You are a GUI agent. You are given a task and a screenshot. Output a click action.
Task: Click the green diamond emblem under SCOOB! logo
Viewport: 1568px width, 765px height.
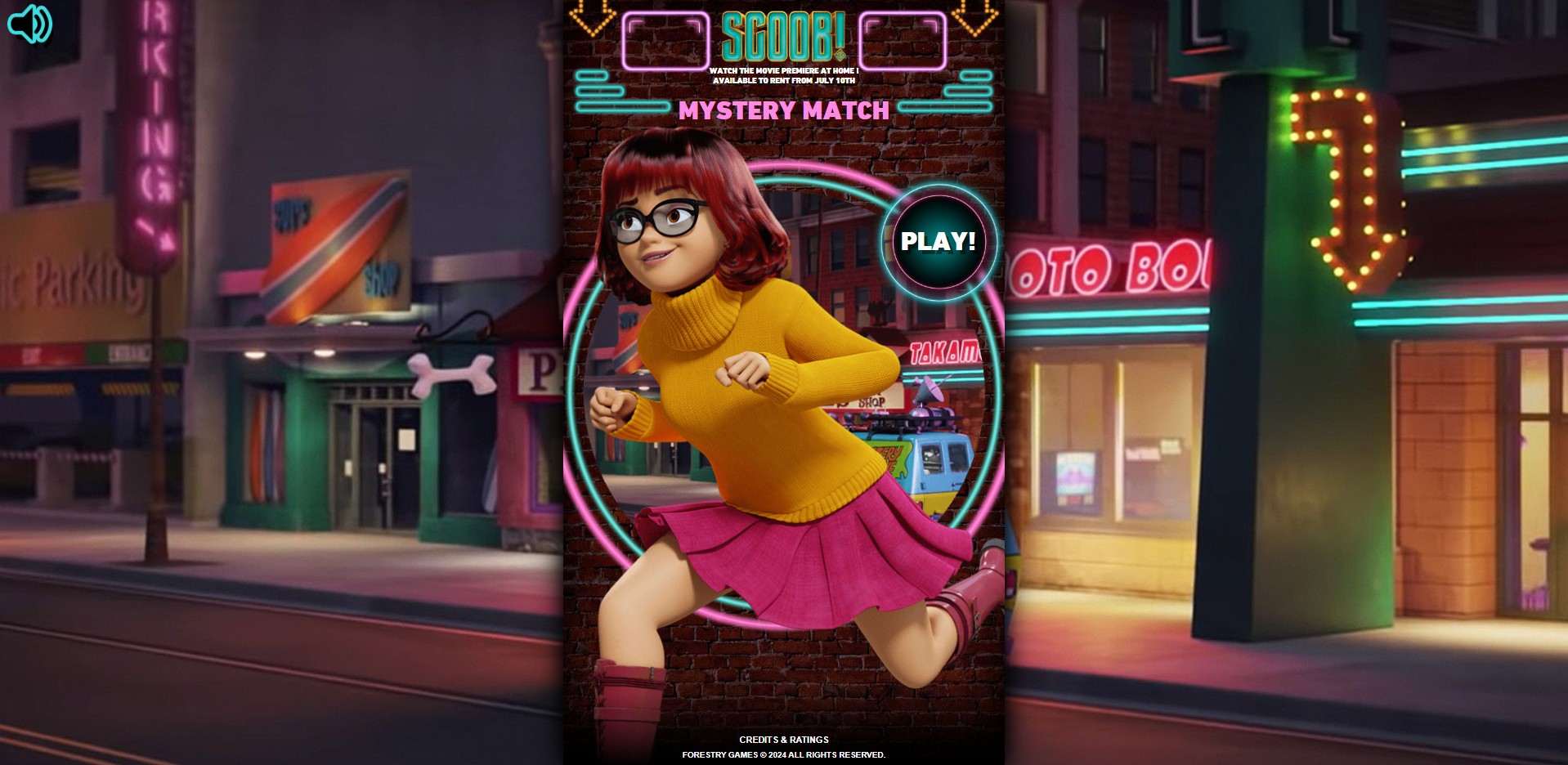coord(840,55)
